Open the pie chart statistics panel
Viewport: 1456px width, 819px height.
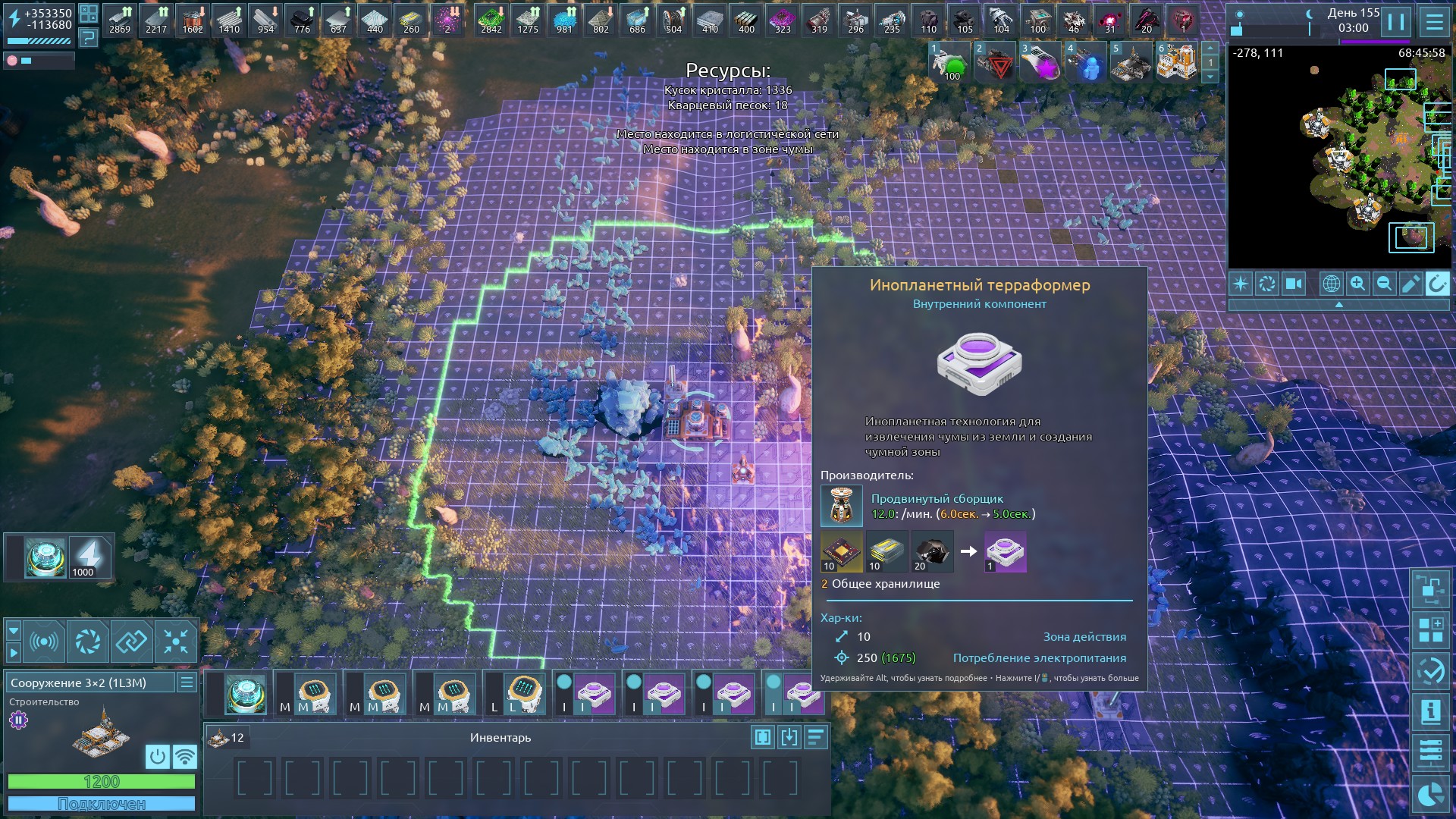click(x=1430, y=794)
